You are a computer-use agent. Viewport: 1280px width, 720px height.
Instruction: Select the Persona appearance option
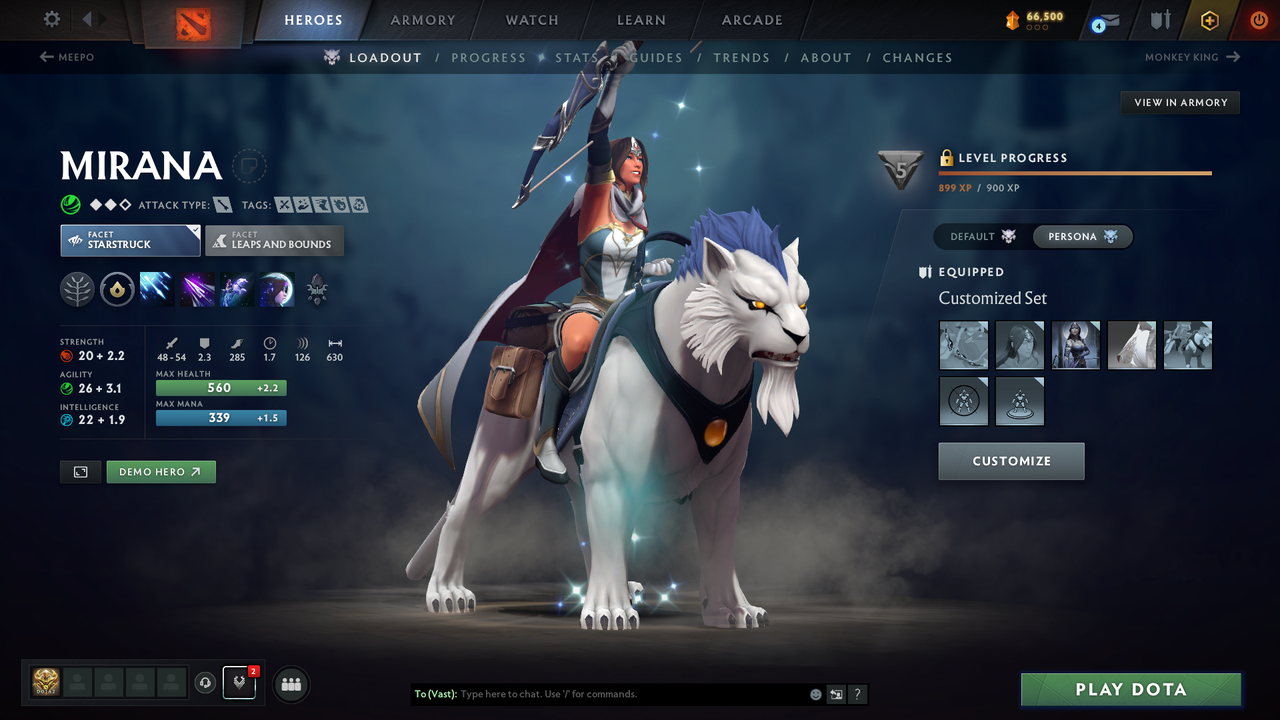point(1082,236)
